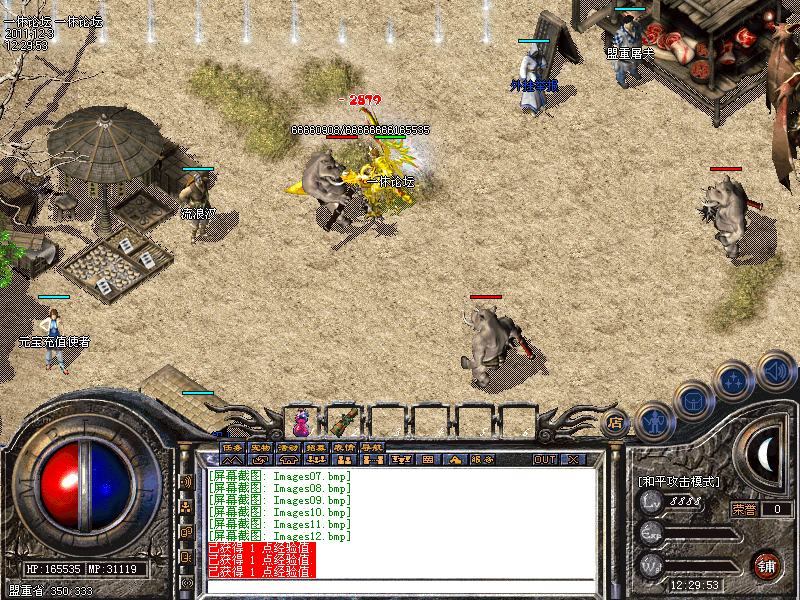Open the bag inventory round icon
Image resolution: width=800 pixels, height=600 pixels.
click(693, 401)
